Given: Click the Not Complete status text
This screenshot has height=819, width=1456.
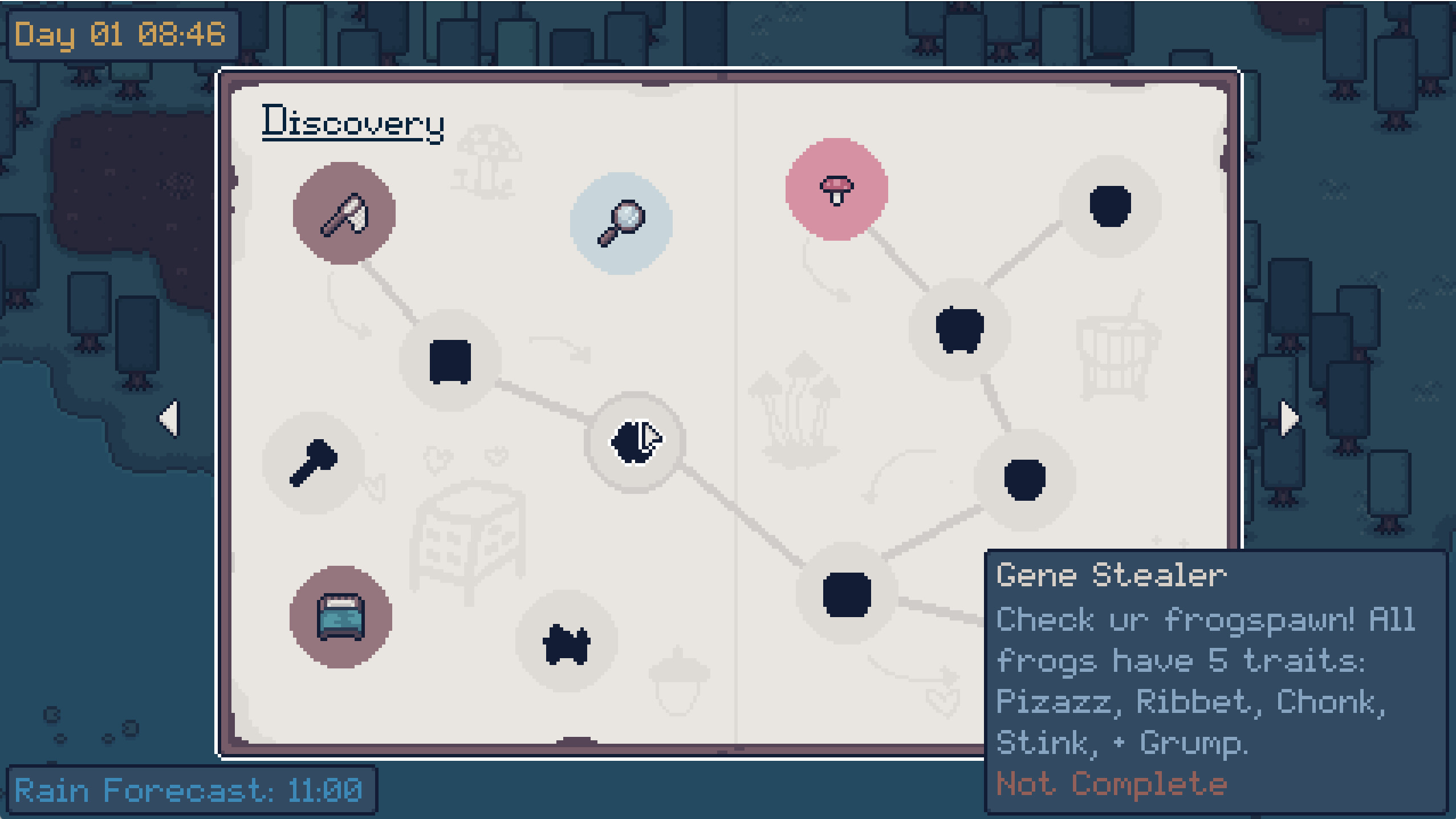Looking at the screenshot, I should (1108, 783).
